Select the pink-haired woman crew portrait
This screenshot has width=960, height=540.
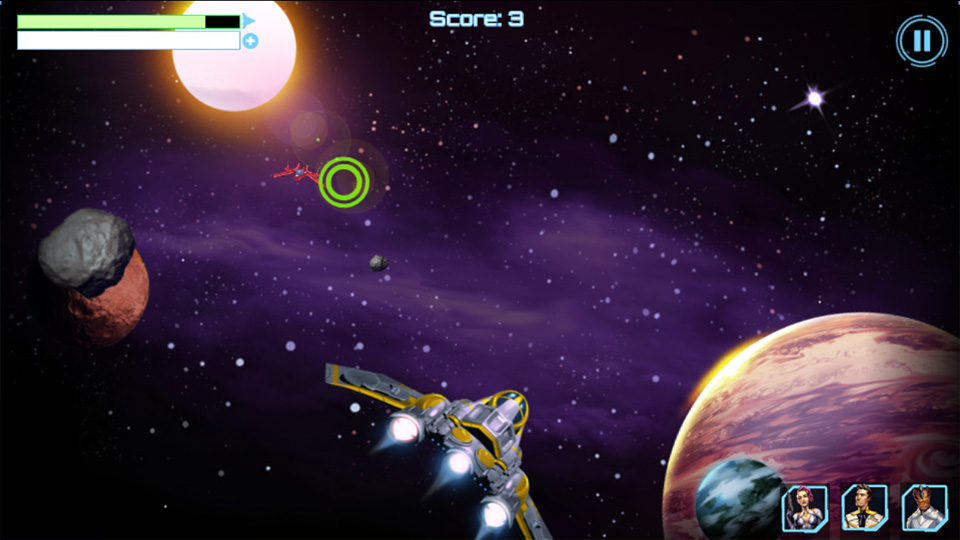click(804, 507)
